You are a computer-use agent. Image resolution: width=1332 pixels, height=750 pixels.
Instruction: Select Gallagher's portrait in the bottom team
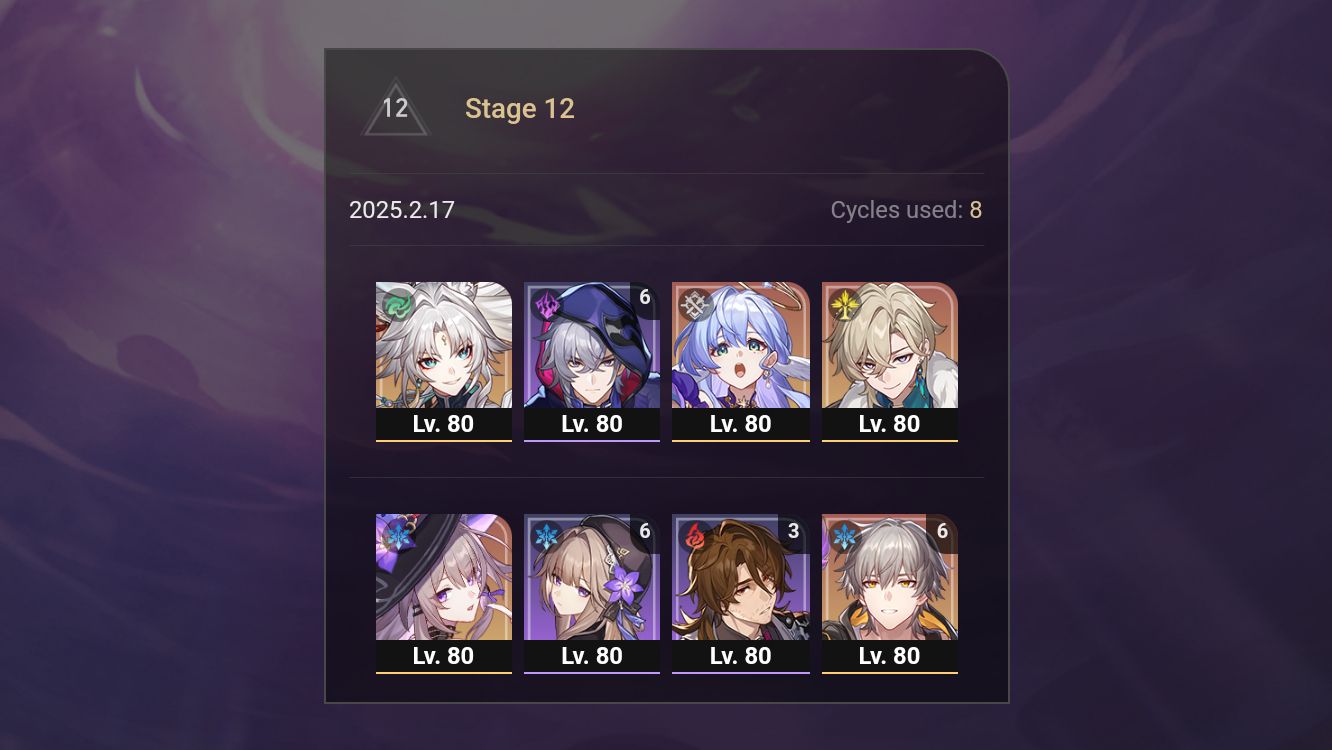click(x=741, y=578)
